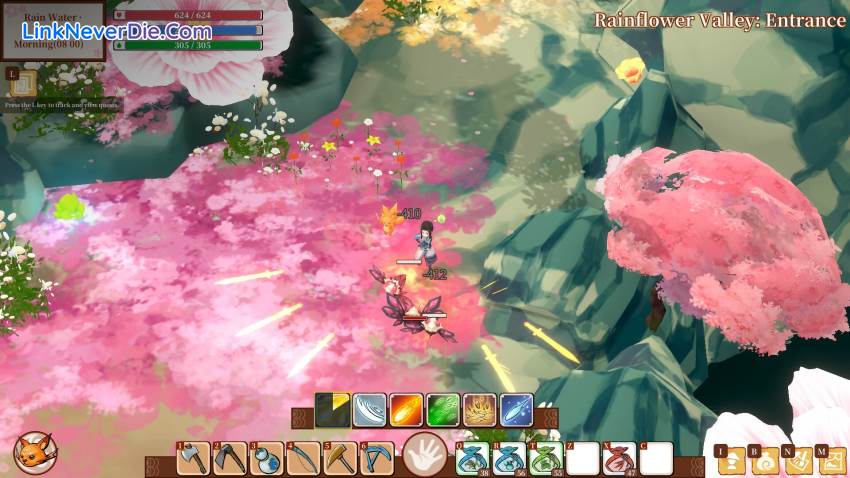Click the round open-hand icon
Image resolution: width=850 pixels, height=478 pixels.
(424, 457)
